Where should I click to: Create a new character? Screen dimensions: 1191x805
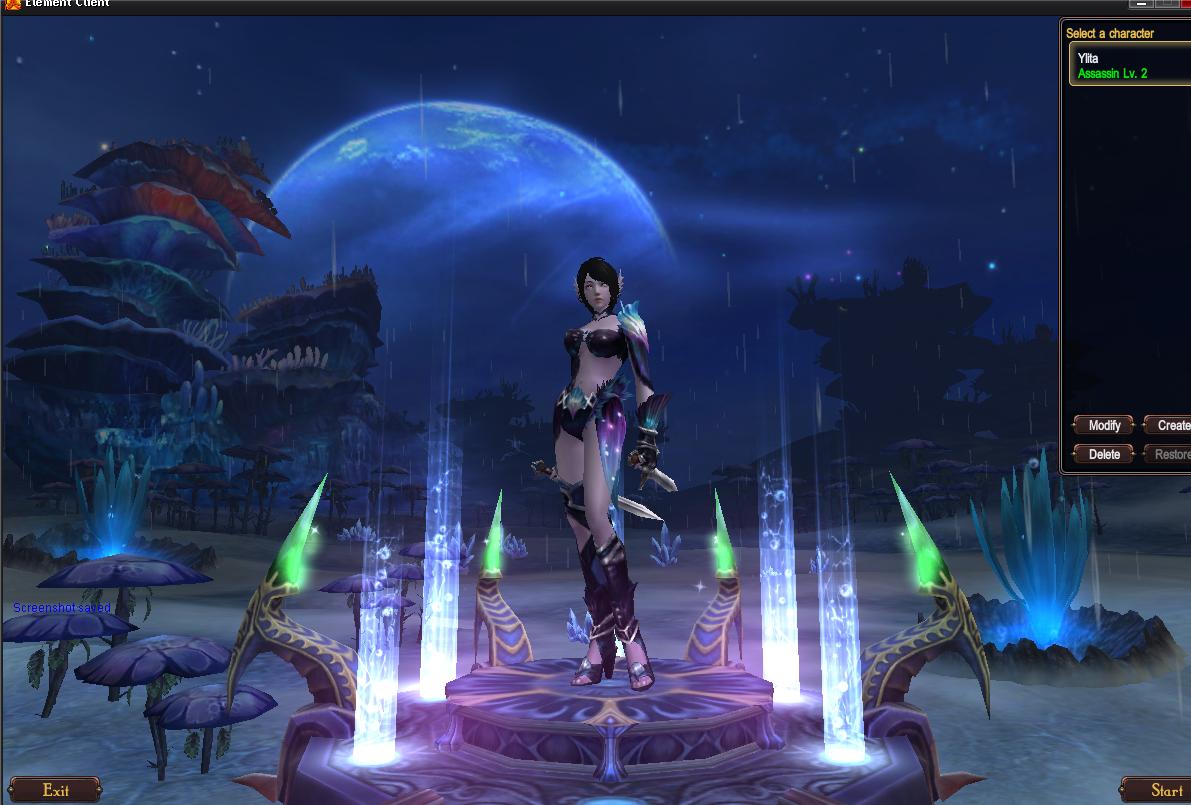tap(1170, 426)
